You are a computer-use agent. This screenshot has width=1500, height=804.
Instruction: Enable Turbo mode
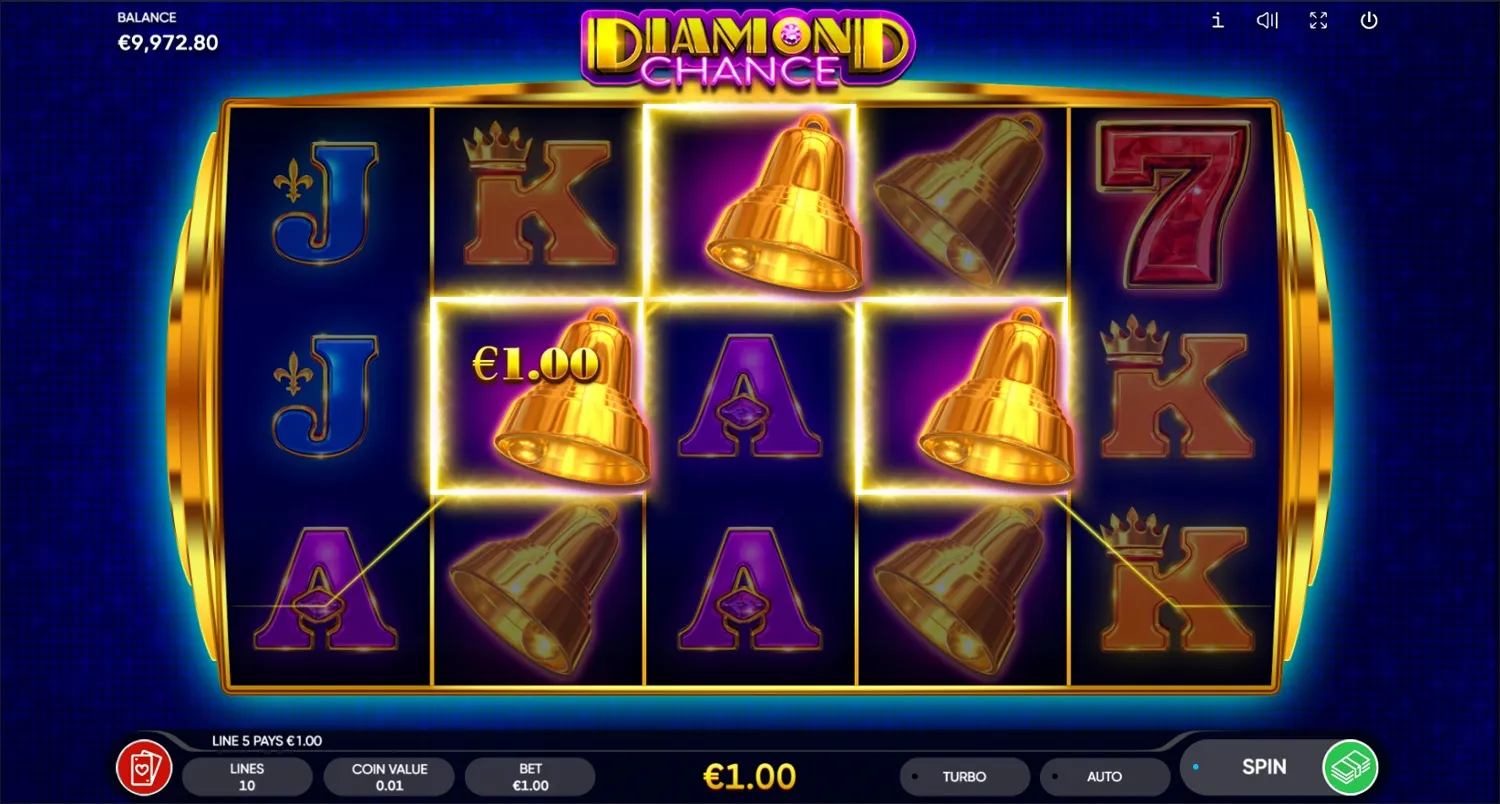click(x=965, y=776)
